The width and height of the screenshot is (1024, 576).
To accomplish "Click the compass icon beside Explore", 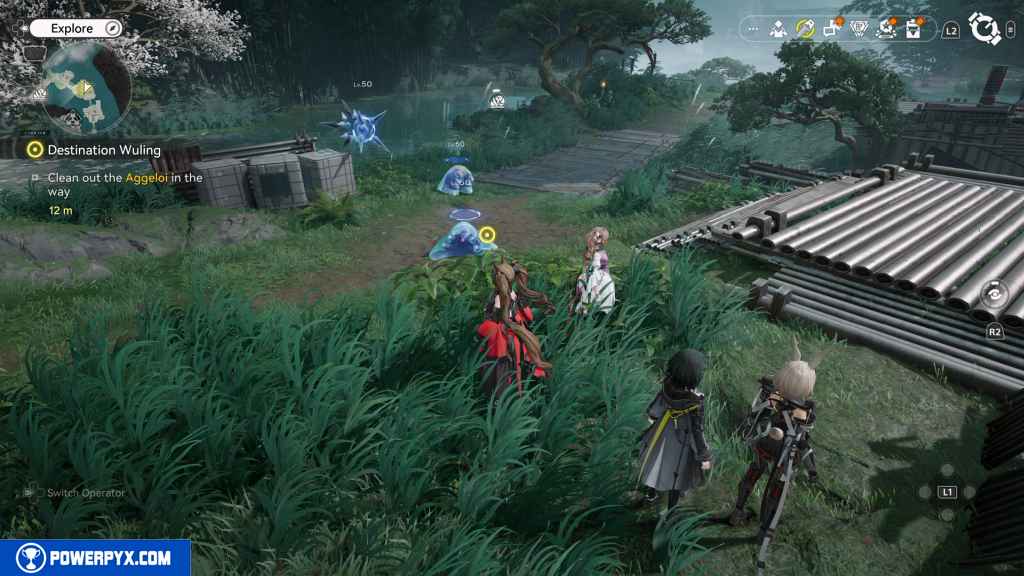I will click(x=113, y=29).
